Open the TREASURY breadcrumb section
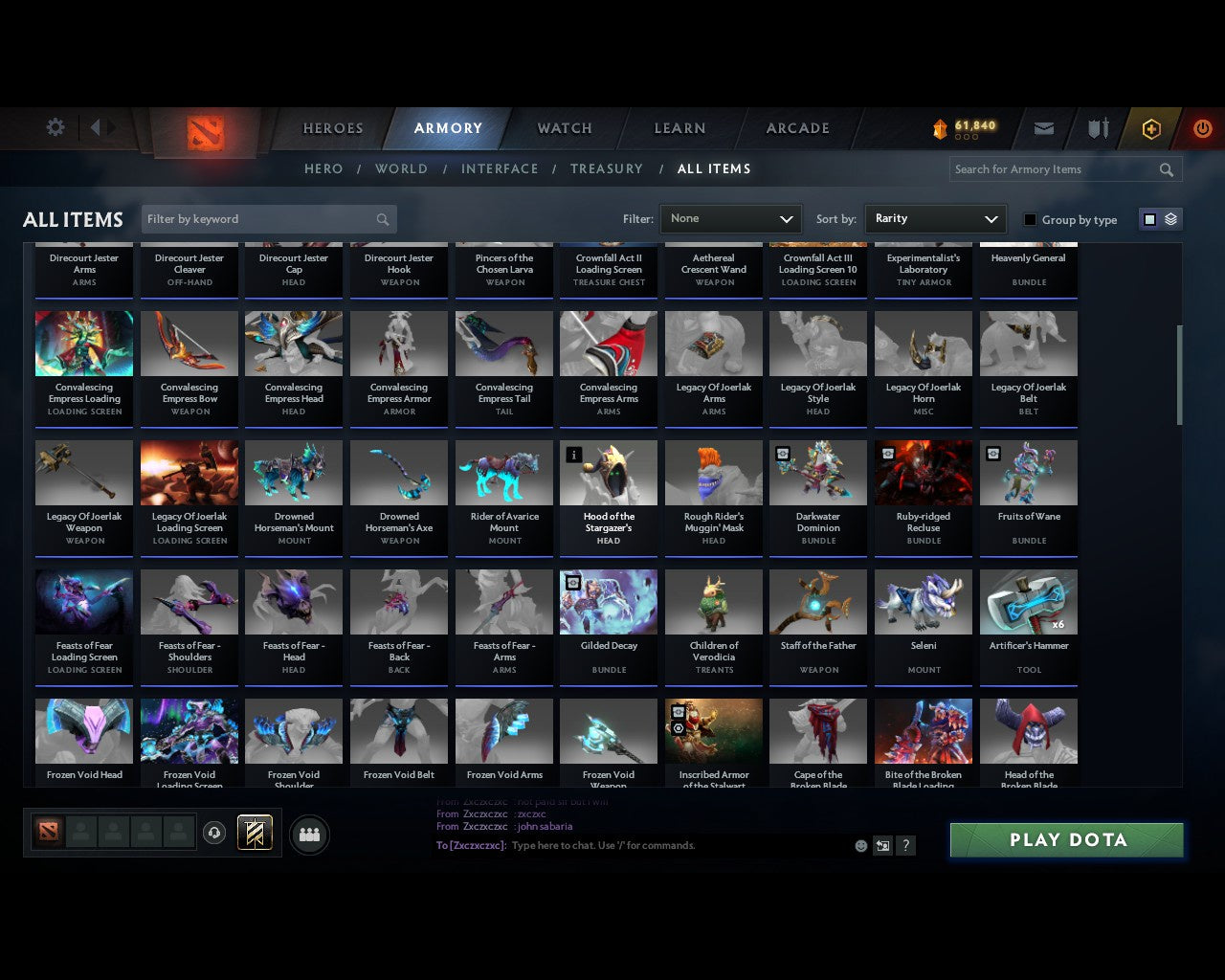Screen dimensions: 1225x980 [607, 168]
